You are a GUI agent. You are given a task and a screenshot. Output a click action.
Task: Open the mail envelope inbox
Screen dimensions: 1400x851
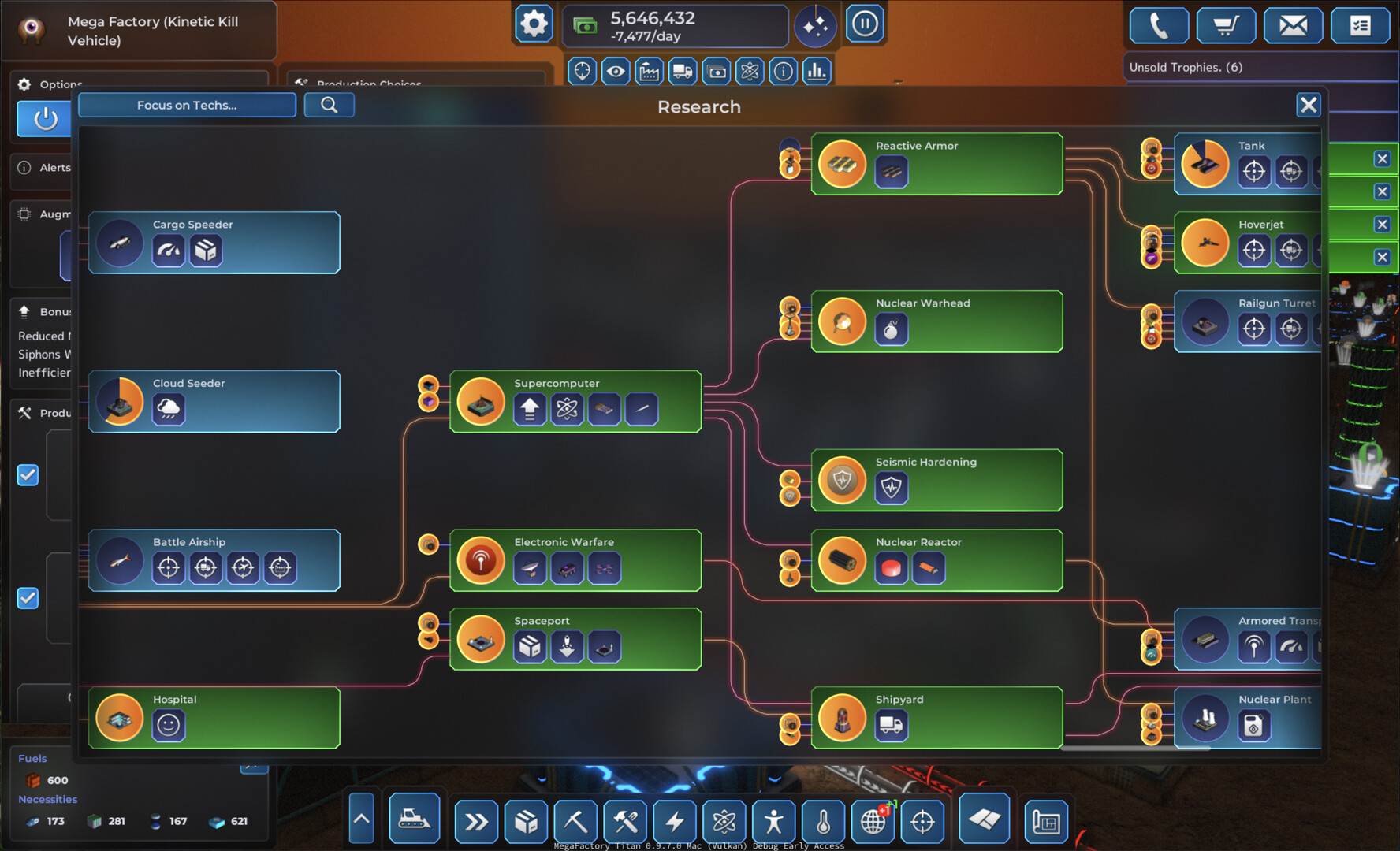1293,26
